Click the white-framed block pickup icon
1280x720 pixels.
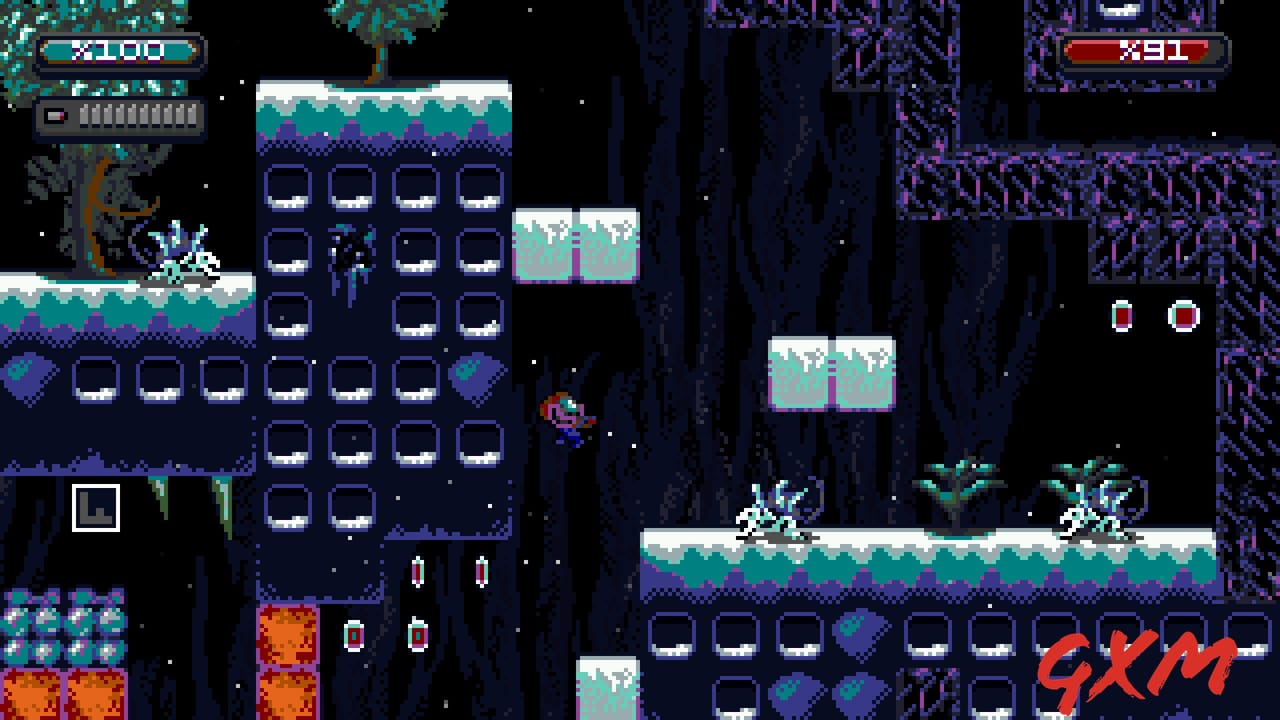tap(95, 510)
